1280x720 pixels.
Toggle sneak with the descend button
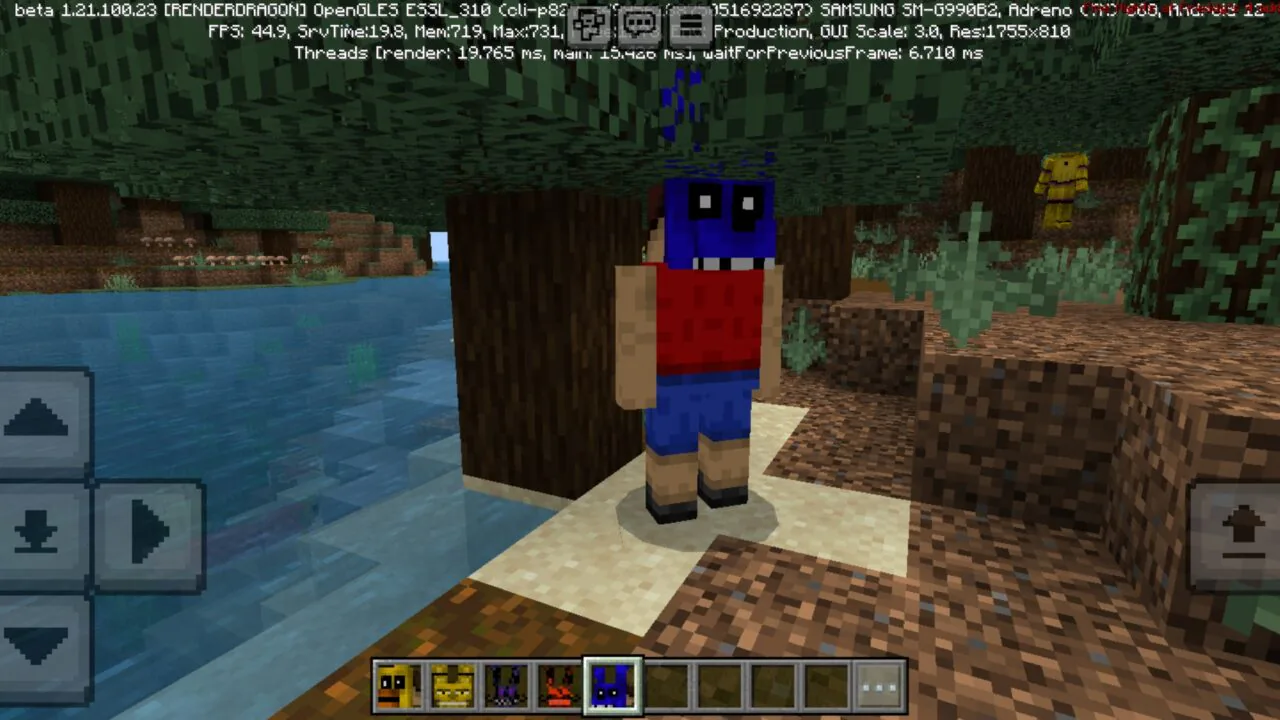click(40, 530)
